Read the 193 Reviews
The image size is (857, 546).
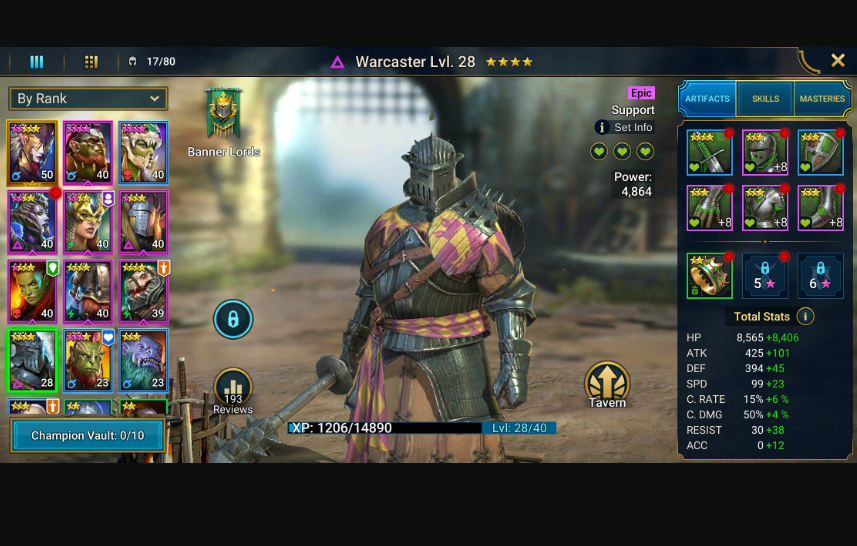(x=232, y=390)
